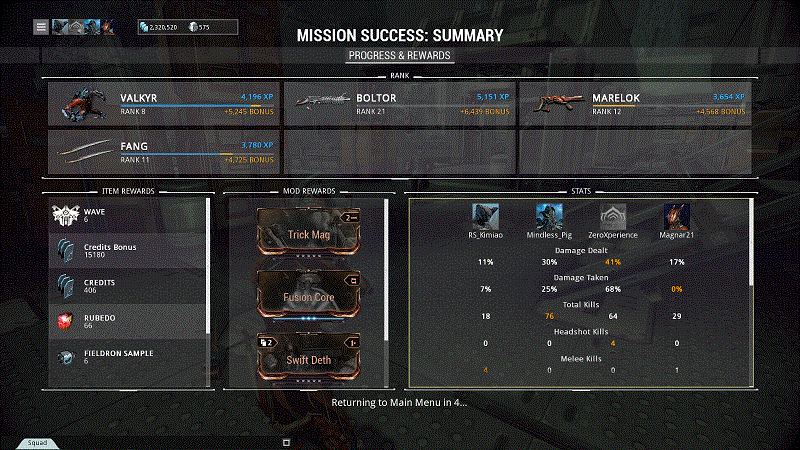This screenshot has width=800, height=450.
Task: Open the hamburger menu button
Action: click(41, 27)
